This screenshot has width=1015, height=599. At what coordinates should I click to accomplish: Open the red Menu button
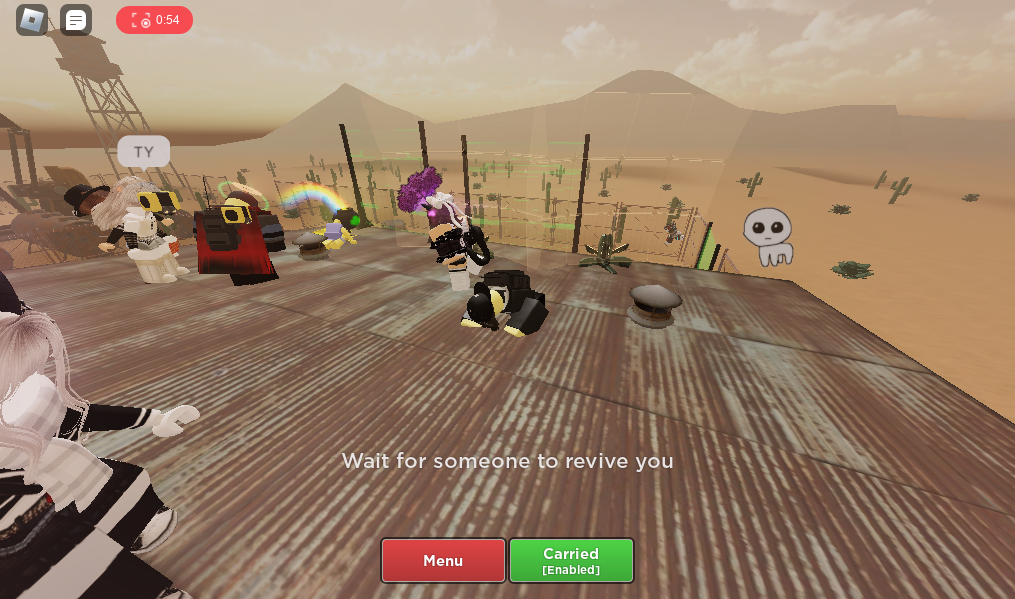[x=443, y=561]
